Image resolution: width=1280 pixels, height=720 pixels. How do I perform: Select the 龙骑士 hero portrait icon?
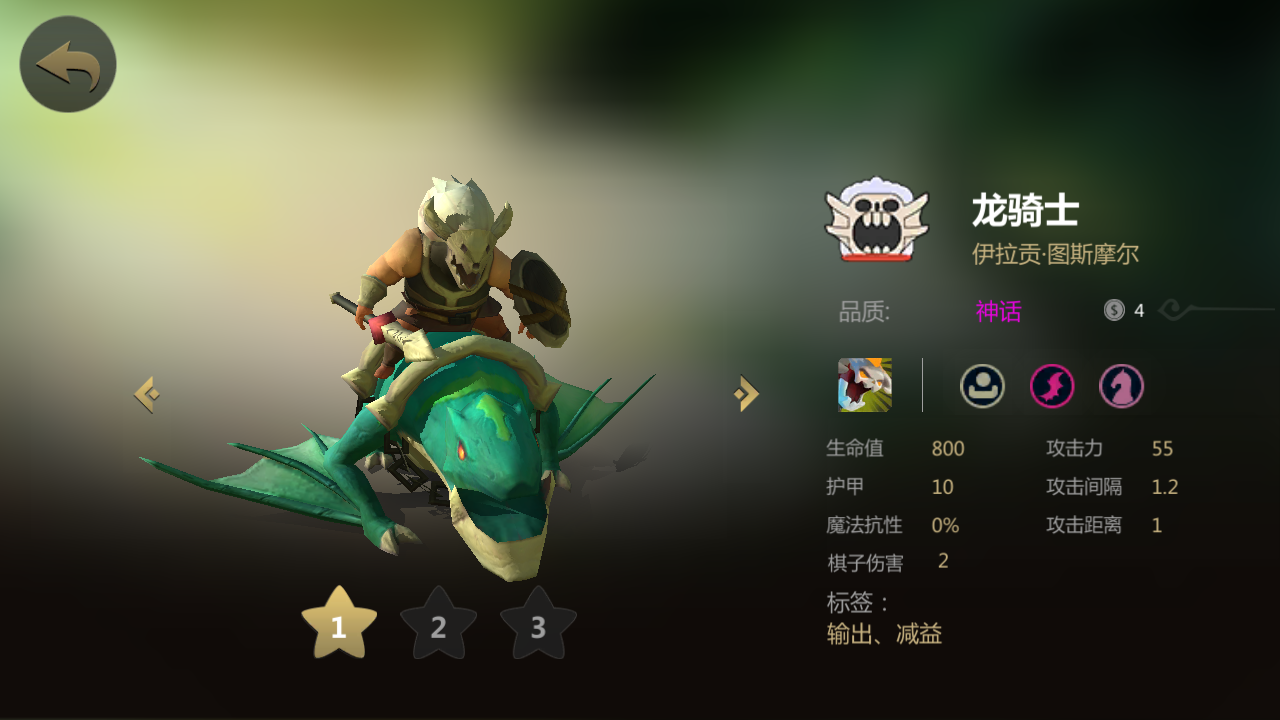pos(874,222)
